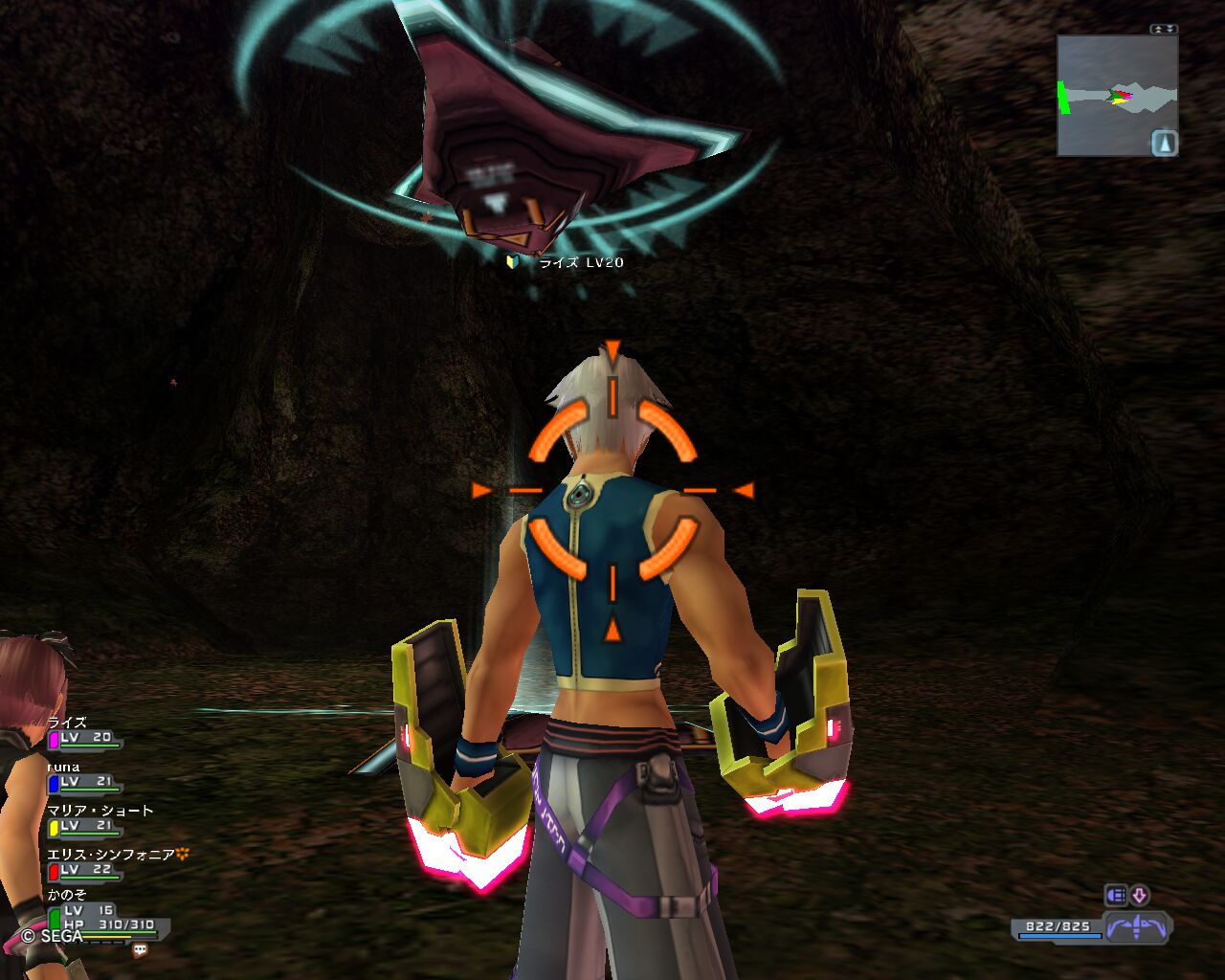Image resolution: width=1225 pixels, height=980 pixels.
Task: Select the equipped bow weapon icon
Action: (1137, 927)
